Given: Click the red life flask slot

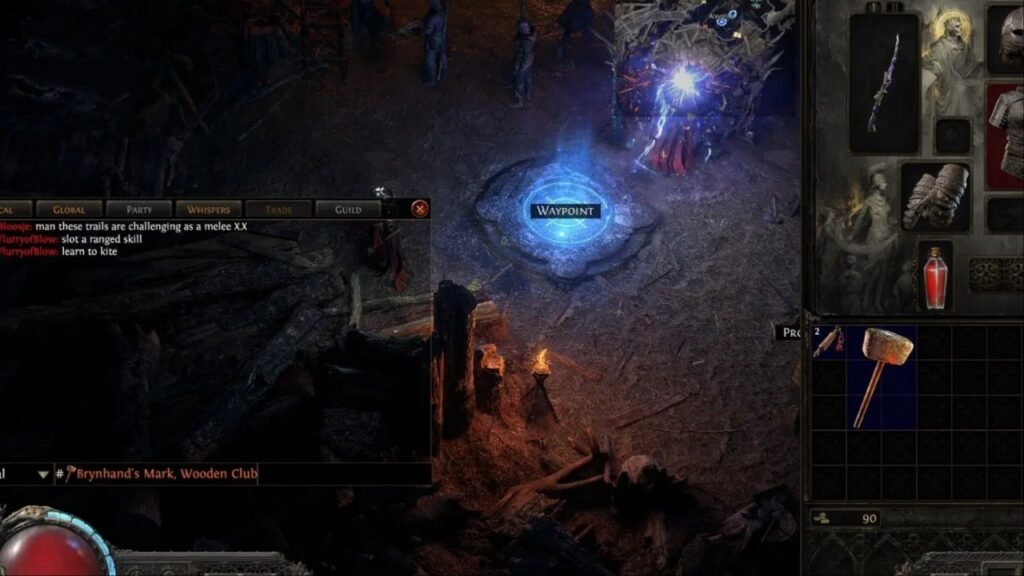Looking at the screenshot, I should (x=935, y=275).
